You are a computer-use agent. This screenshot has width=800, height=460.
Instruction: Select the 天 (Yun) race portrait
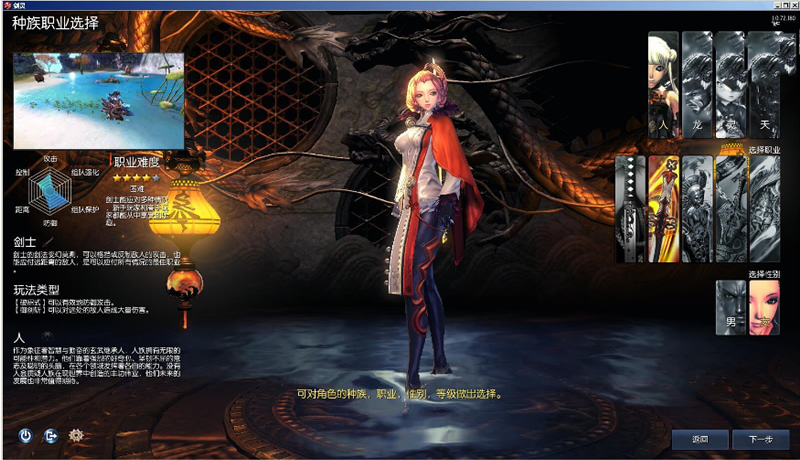pyautogui.click(x=763, y=85)
